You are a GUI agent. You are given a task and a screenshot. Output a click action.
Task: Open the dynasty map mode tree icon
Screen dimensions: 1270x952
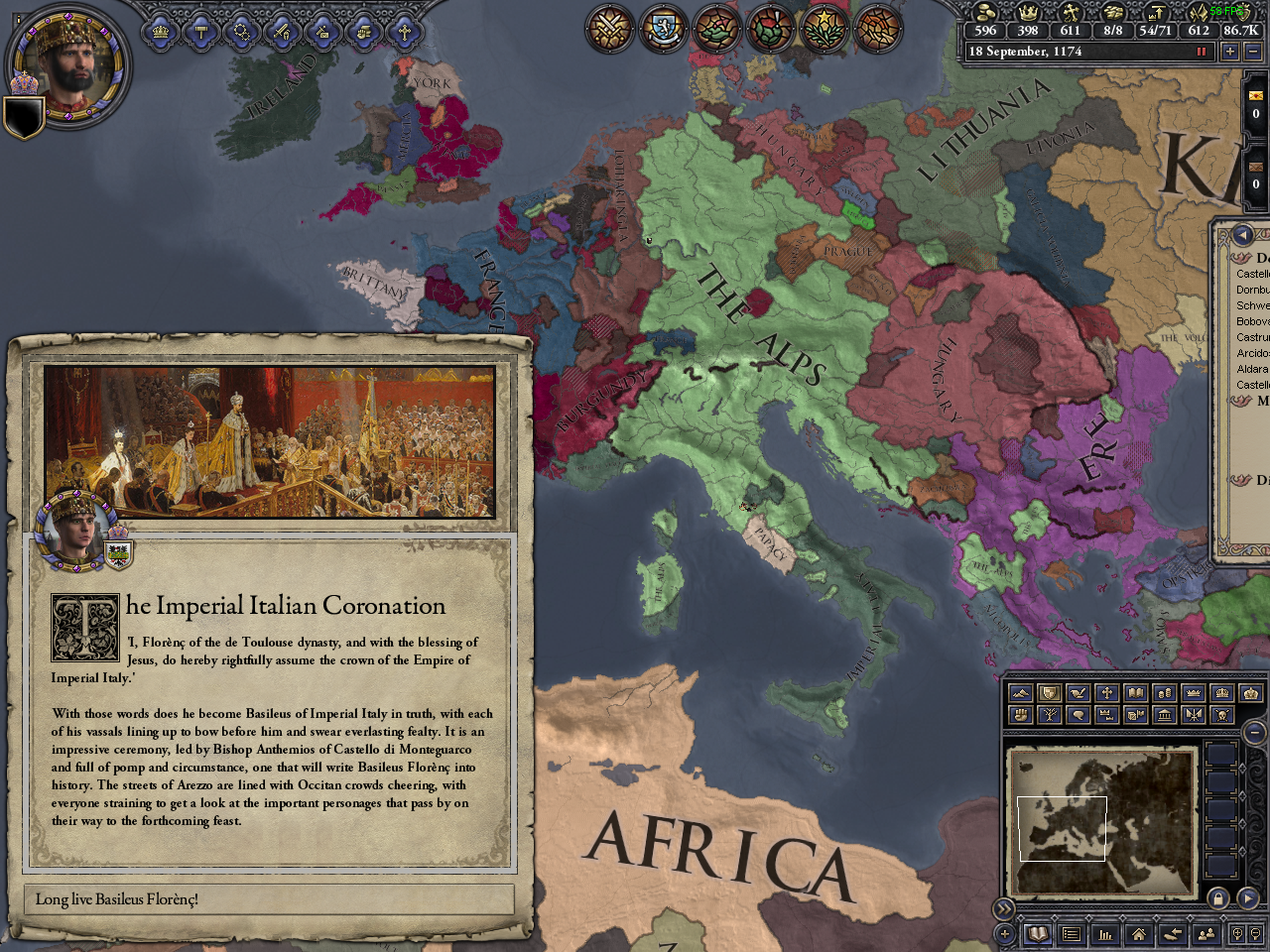coord(1051,716)
